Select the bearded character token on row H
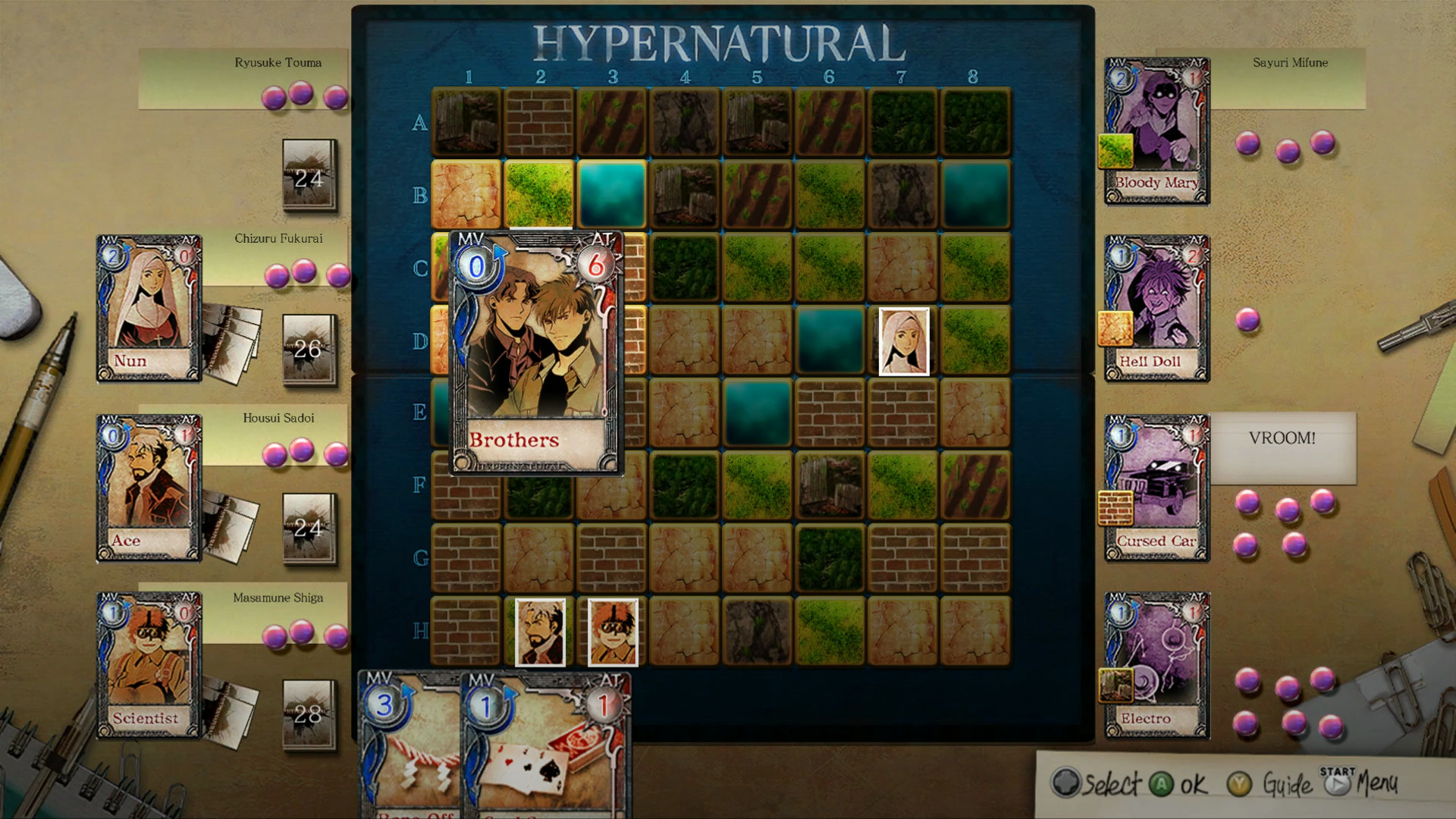The image size is (1456, 819). coord(540,633)
